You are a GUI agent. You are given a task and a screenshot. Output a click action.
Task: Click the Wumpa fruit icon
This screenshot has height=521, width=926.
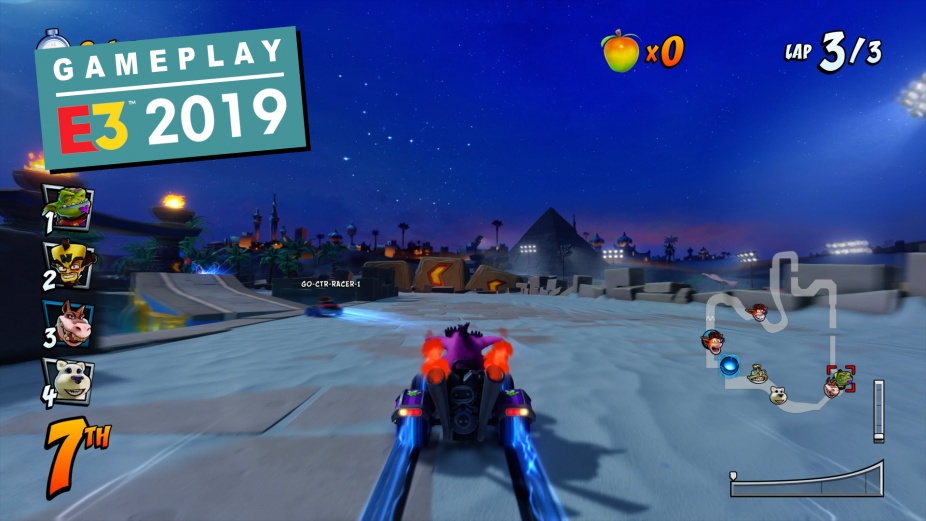click(x=620, y=51)
